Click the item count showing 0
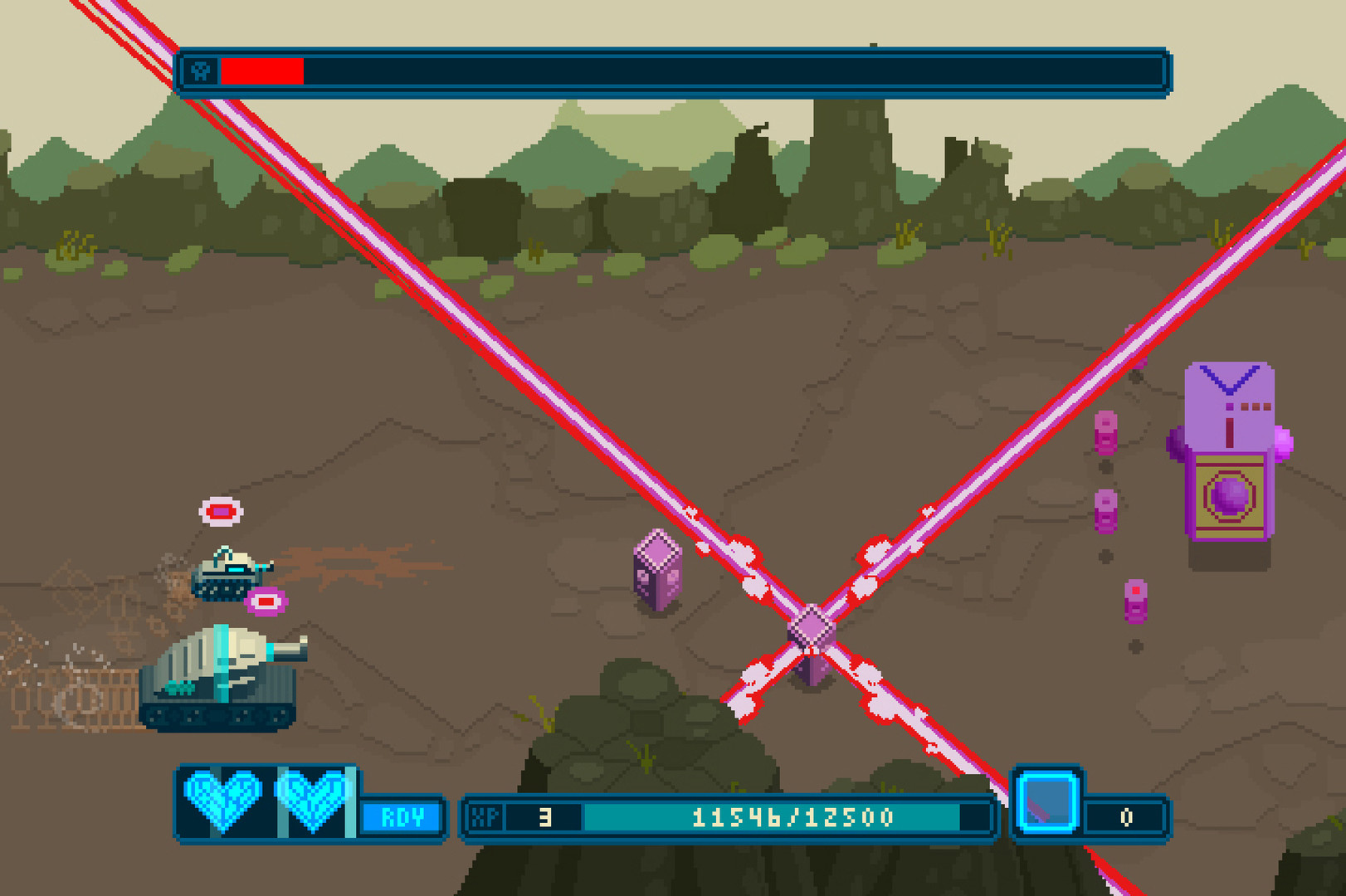The image size is (1346, 896). [1129, 816]
